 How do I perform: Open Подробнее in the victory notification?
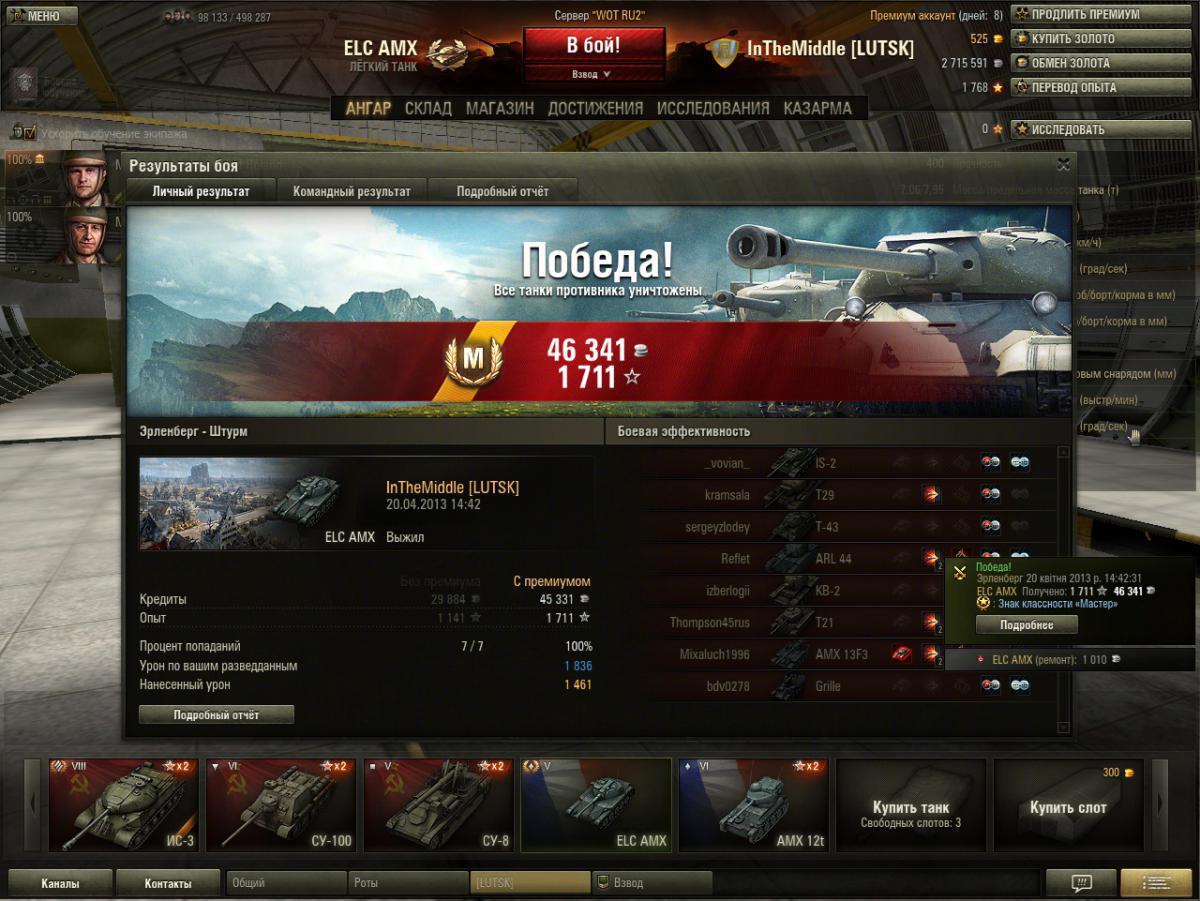(x=1025, y=625)
